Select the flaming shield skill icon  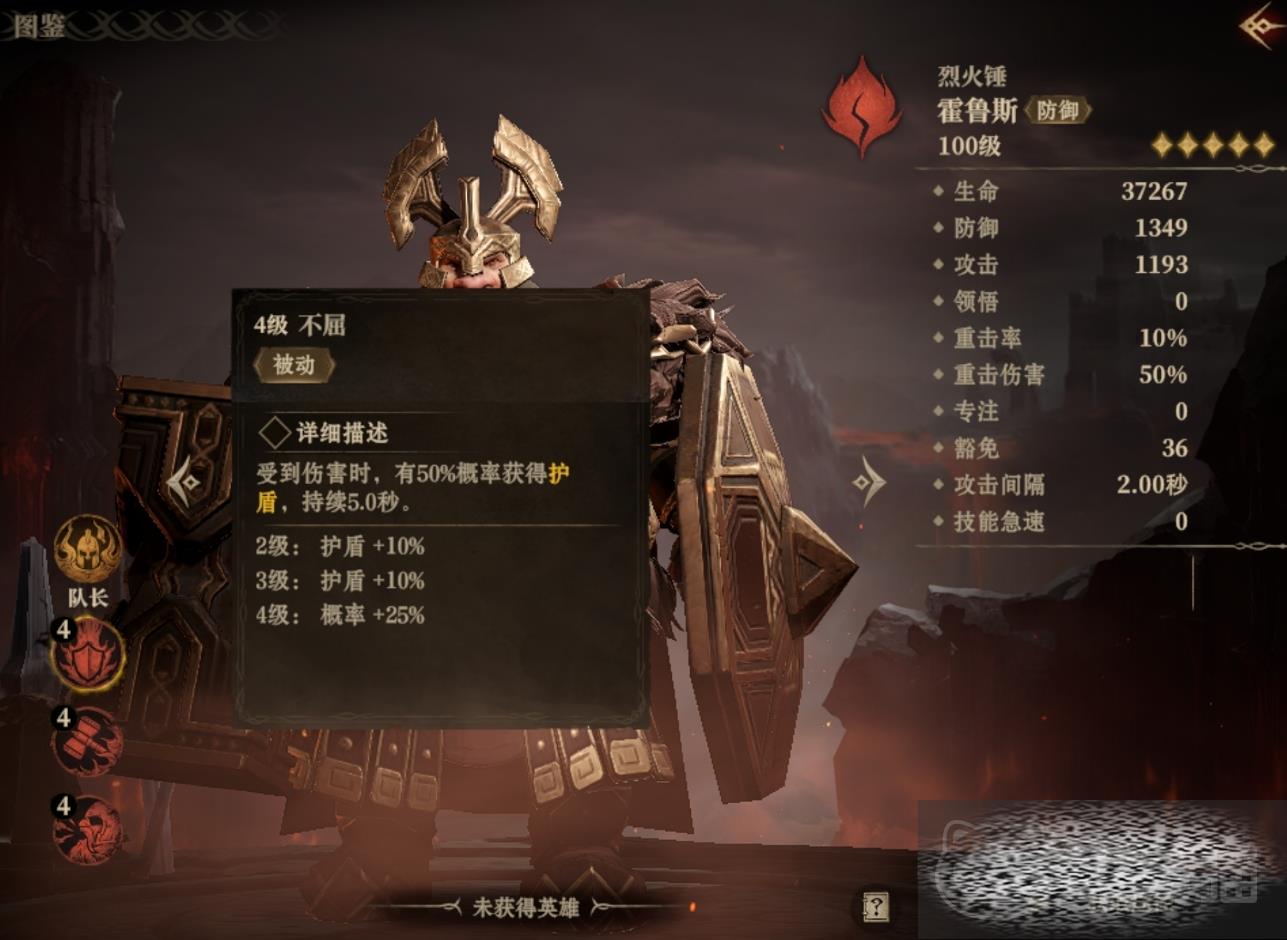[x=88, y=654]
